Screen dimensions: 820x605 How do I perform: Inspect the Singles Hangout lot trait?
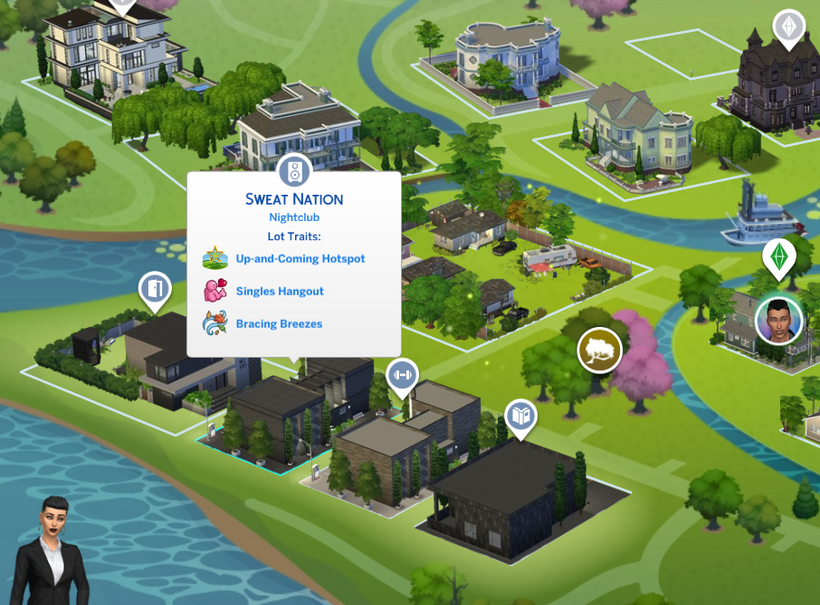279,291
